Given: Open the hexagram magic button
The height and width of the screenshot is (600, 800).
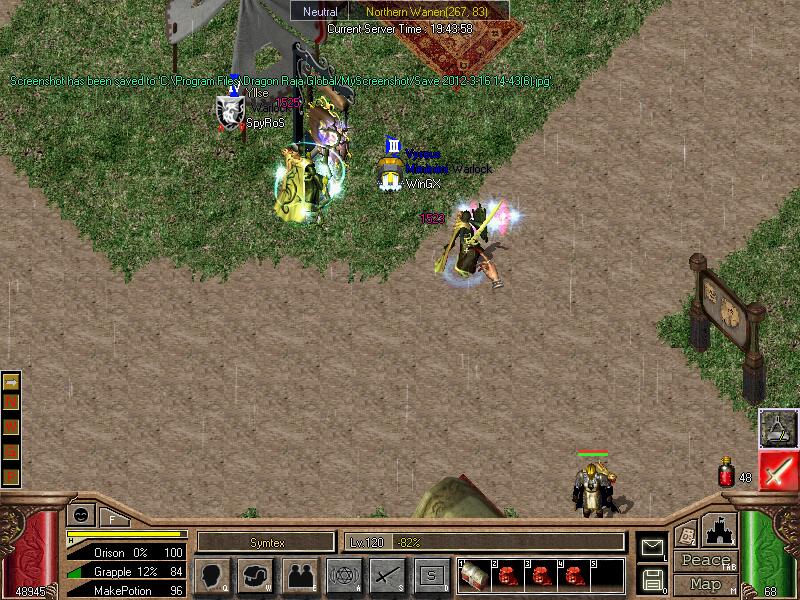Looking at the screenshot, I should pyautogui.click(x=343, y=575).
